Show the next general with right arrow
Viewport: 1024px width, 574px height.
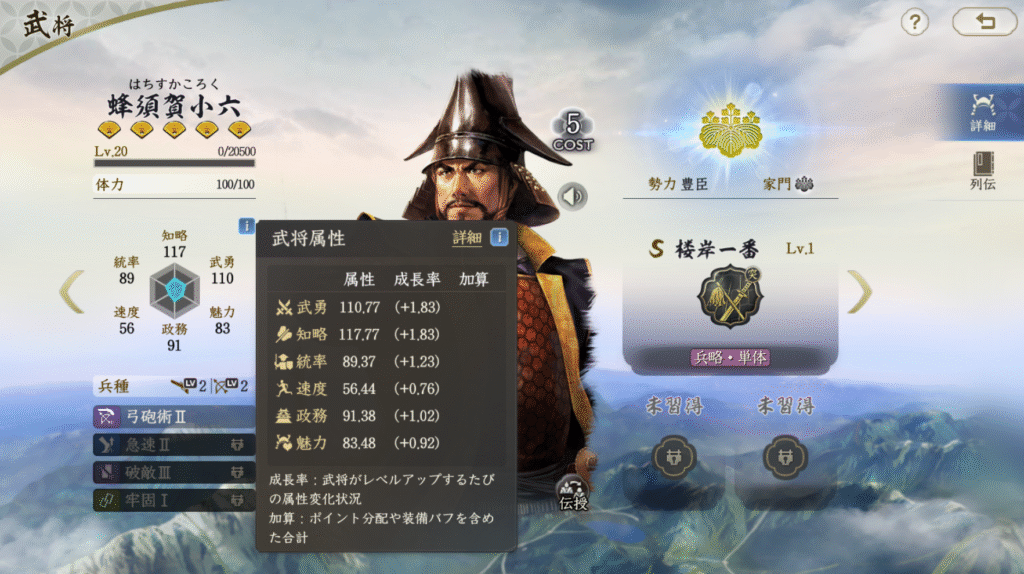tap(859, 291)
